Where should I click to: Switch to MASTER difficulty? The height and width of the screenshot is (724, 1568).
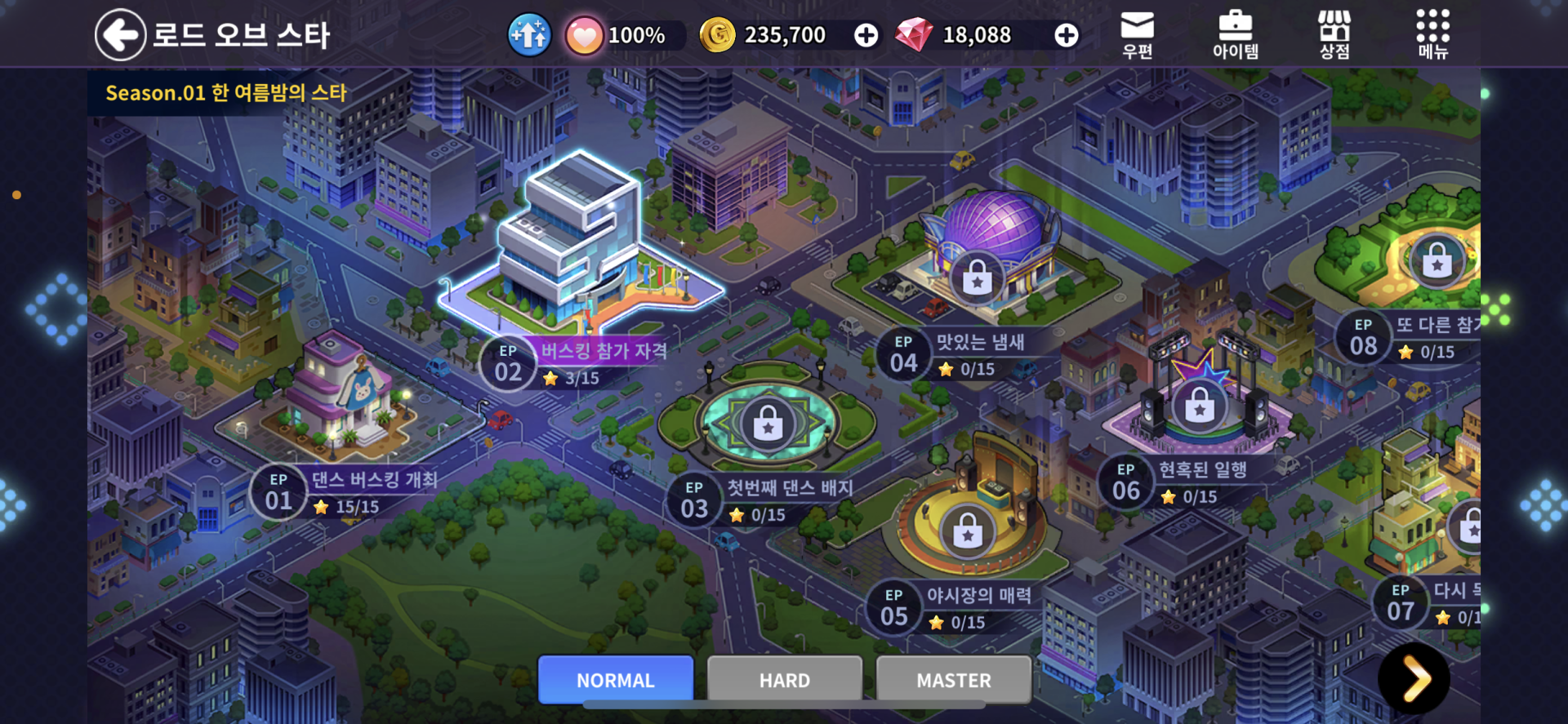click(954, 680)
